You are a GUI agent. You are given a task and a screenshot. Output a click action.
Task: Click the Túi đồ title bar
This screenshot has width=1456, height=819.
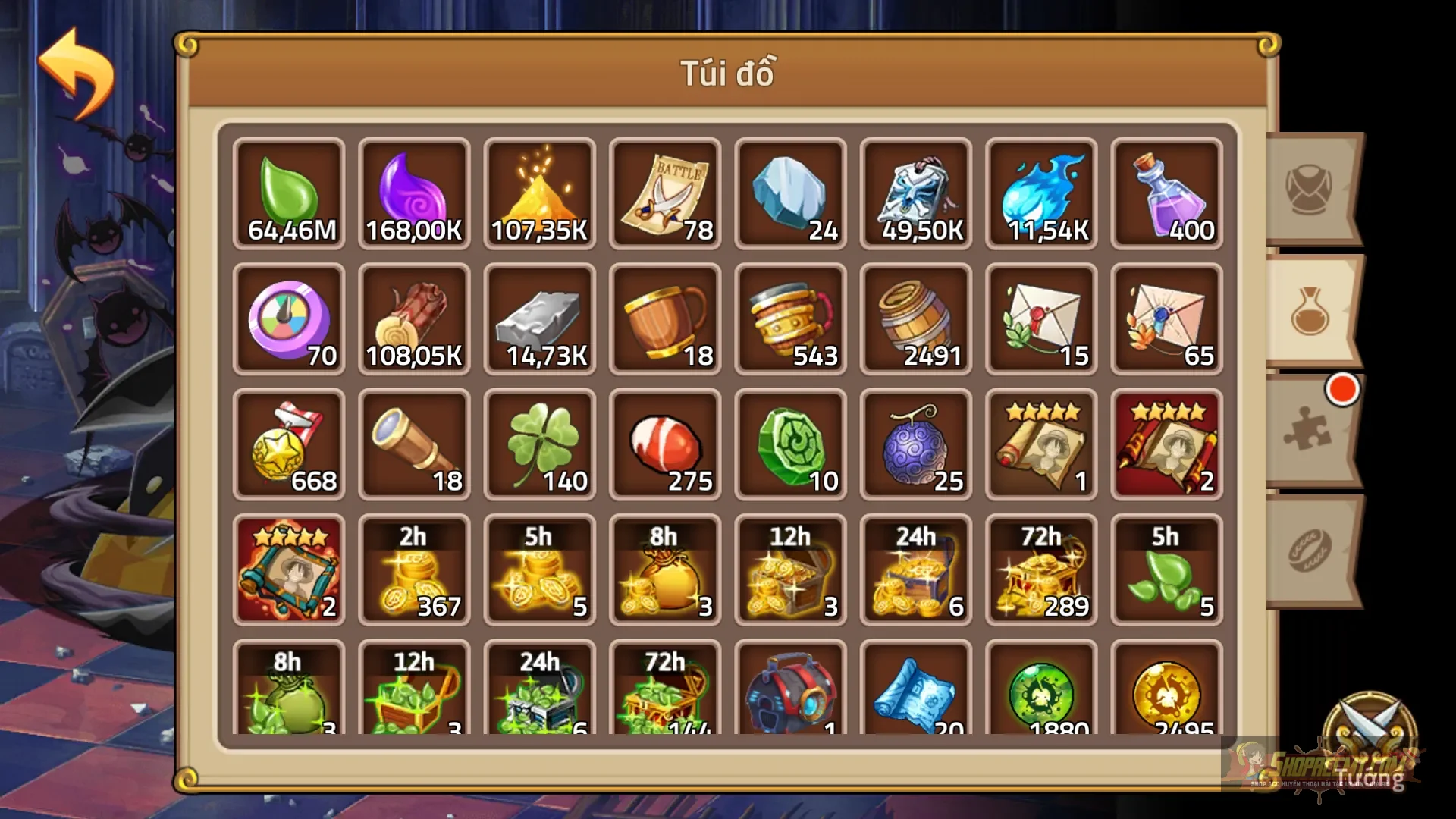point(728,74)
